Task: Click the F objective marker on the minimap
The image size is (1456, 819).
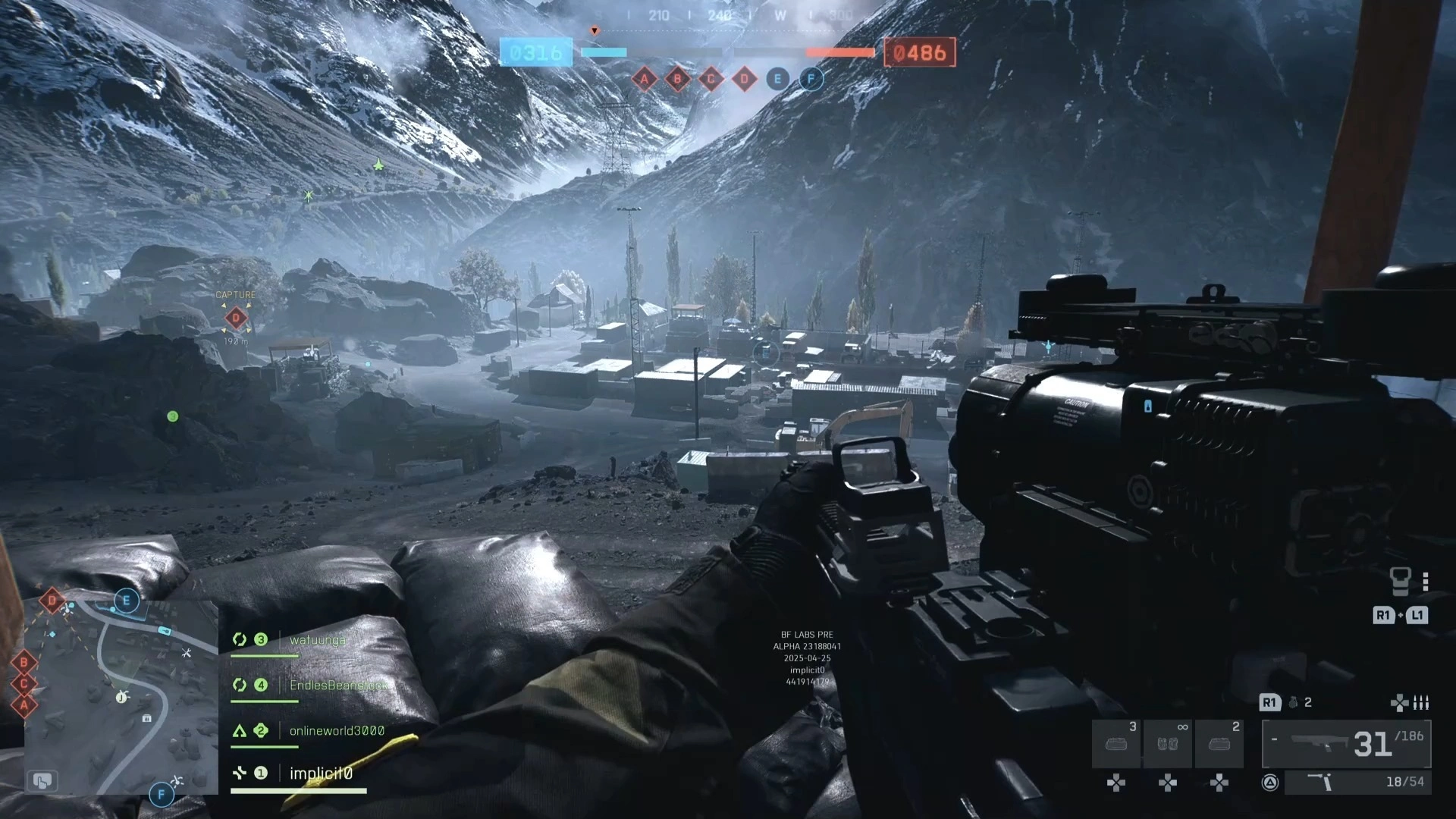Action: (161, 795)
